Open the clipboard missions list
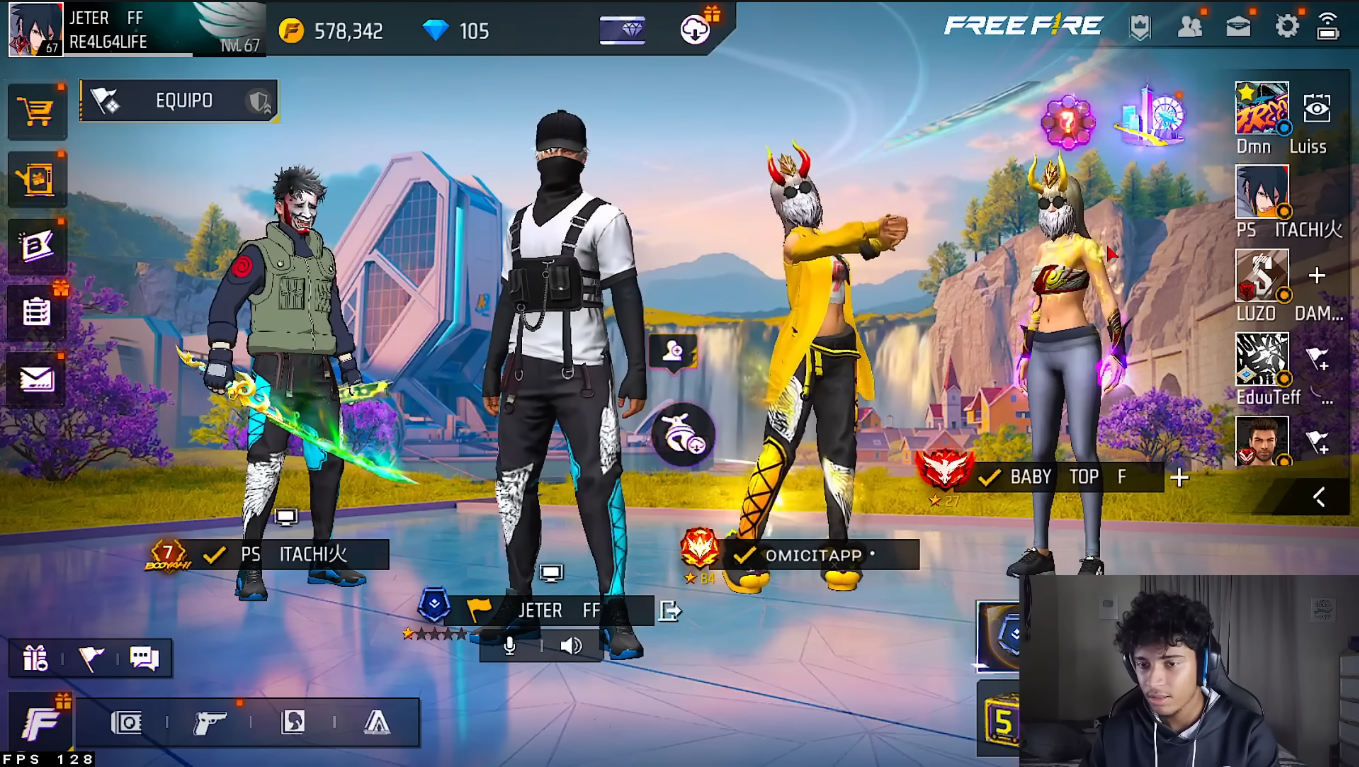Screen dimensions: 1359x767 point(37,311)
